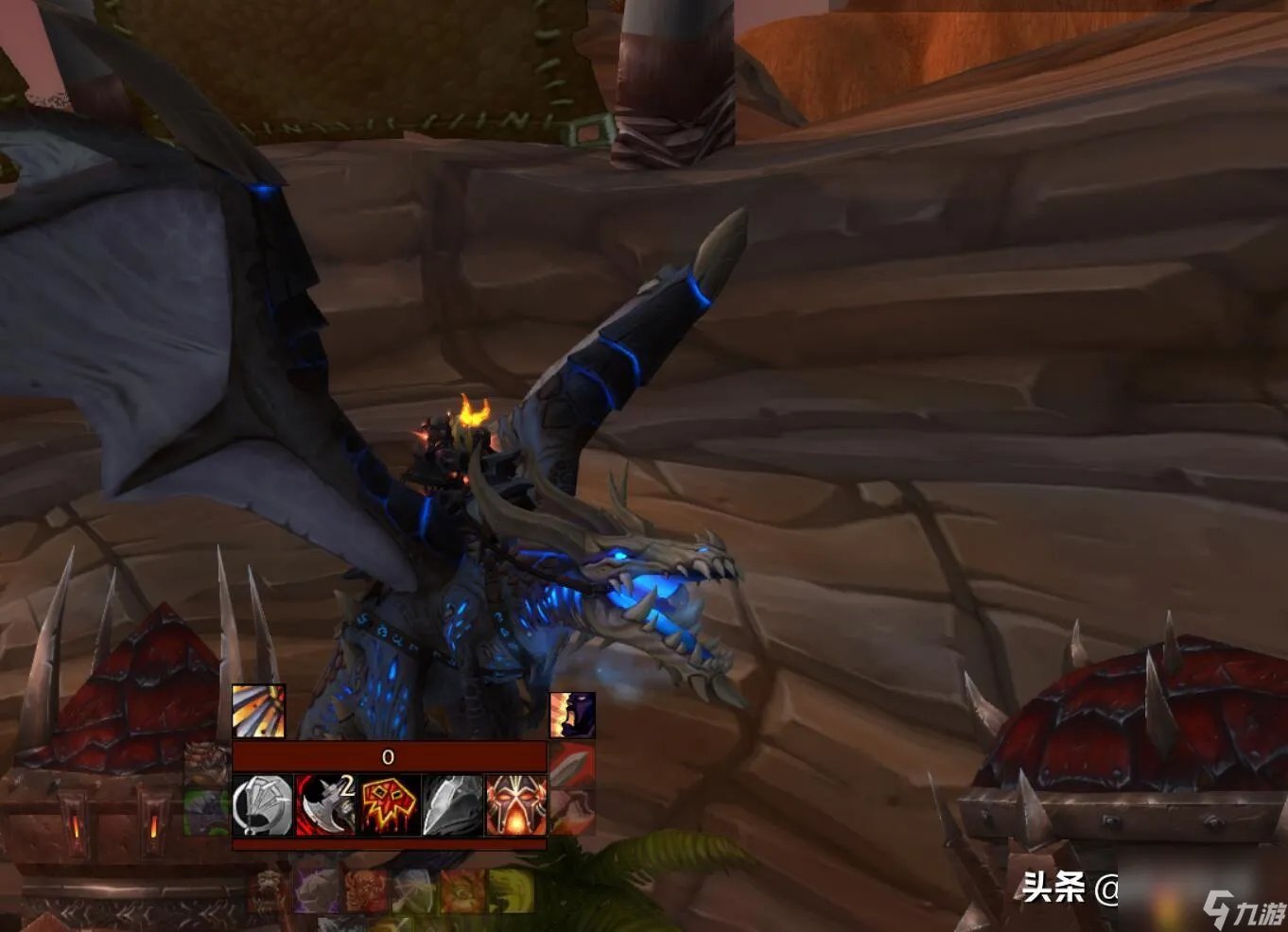Trigger the silver blade ability icon
The width and height of the screenshot is (1288, 932).
click(x=453, y=805)
